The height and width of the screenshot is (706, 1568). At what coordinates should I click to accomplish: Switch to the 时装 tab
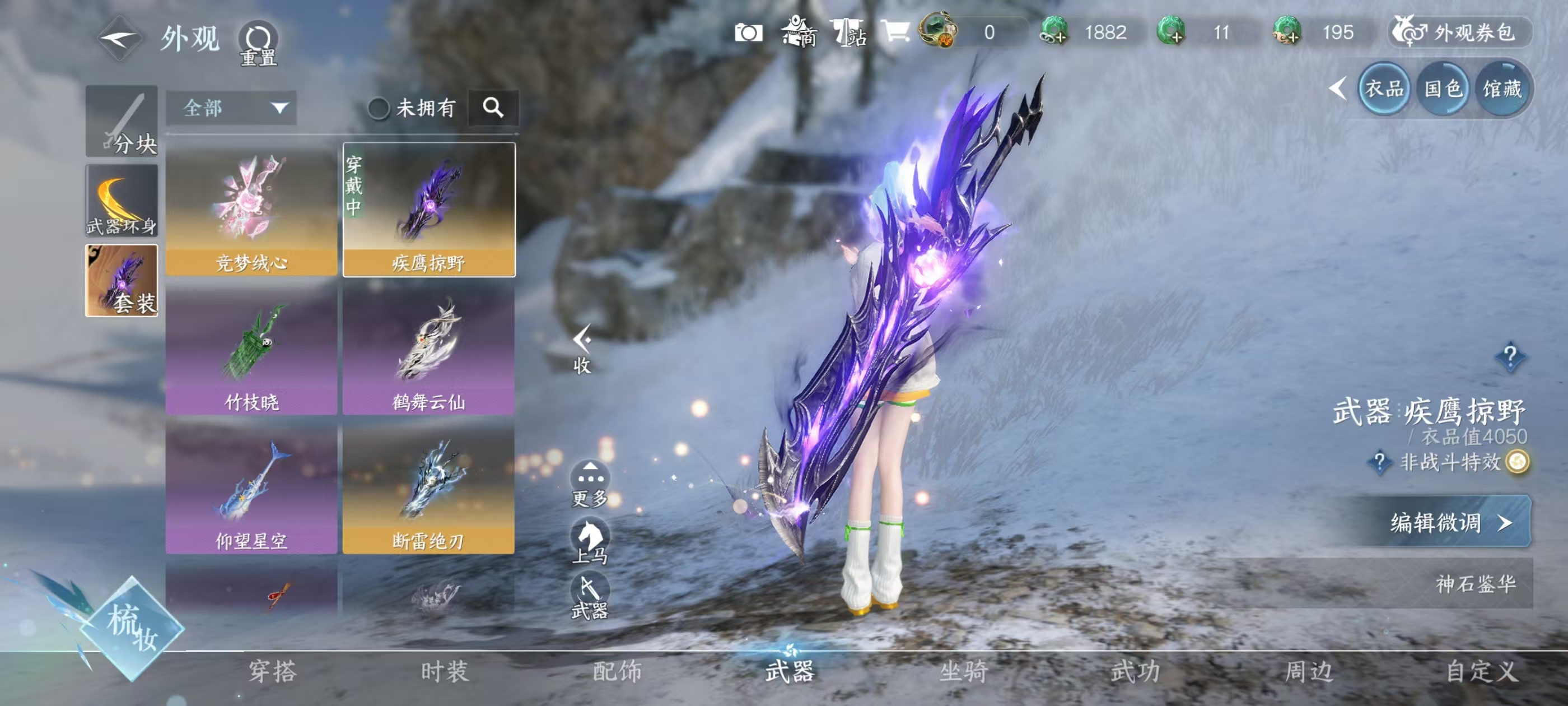445,671
